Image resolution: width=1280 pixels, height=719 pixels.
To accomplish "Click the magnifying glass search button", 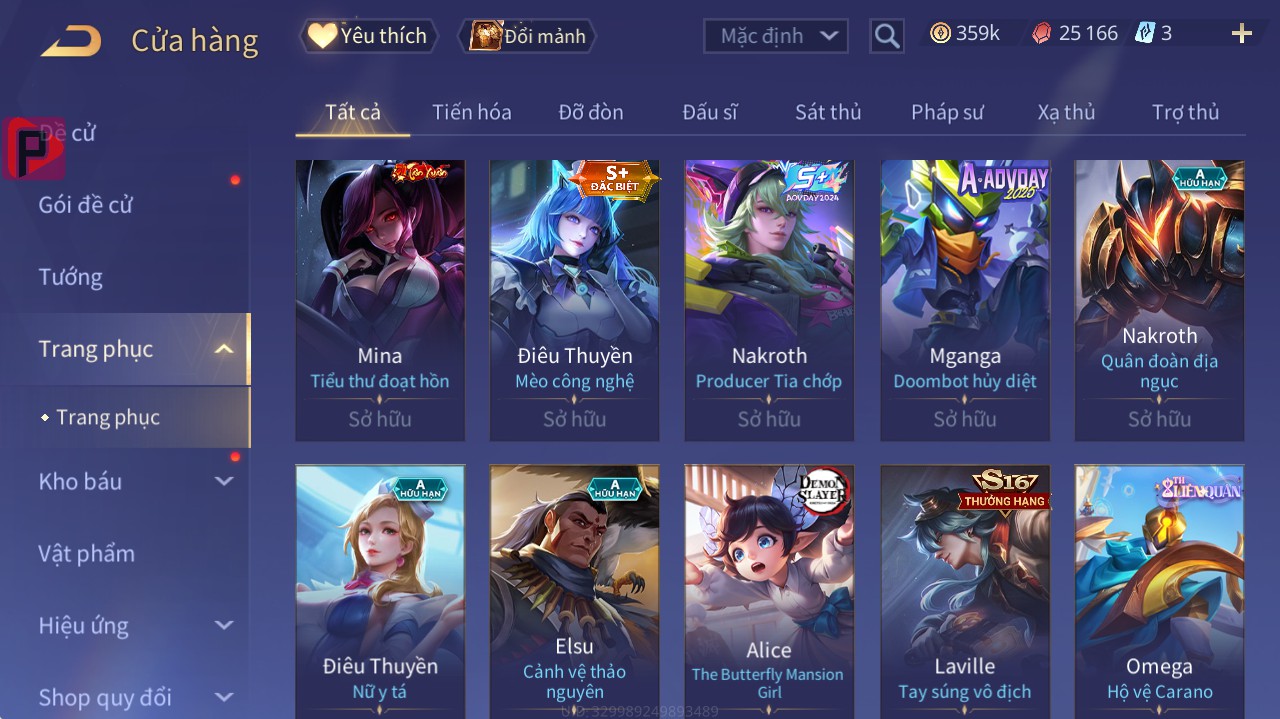I will click(x=886, y=36).
